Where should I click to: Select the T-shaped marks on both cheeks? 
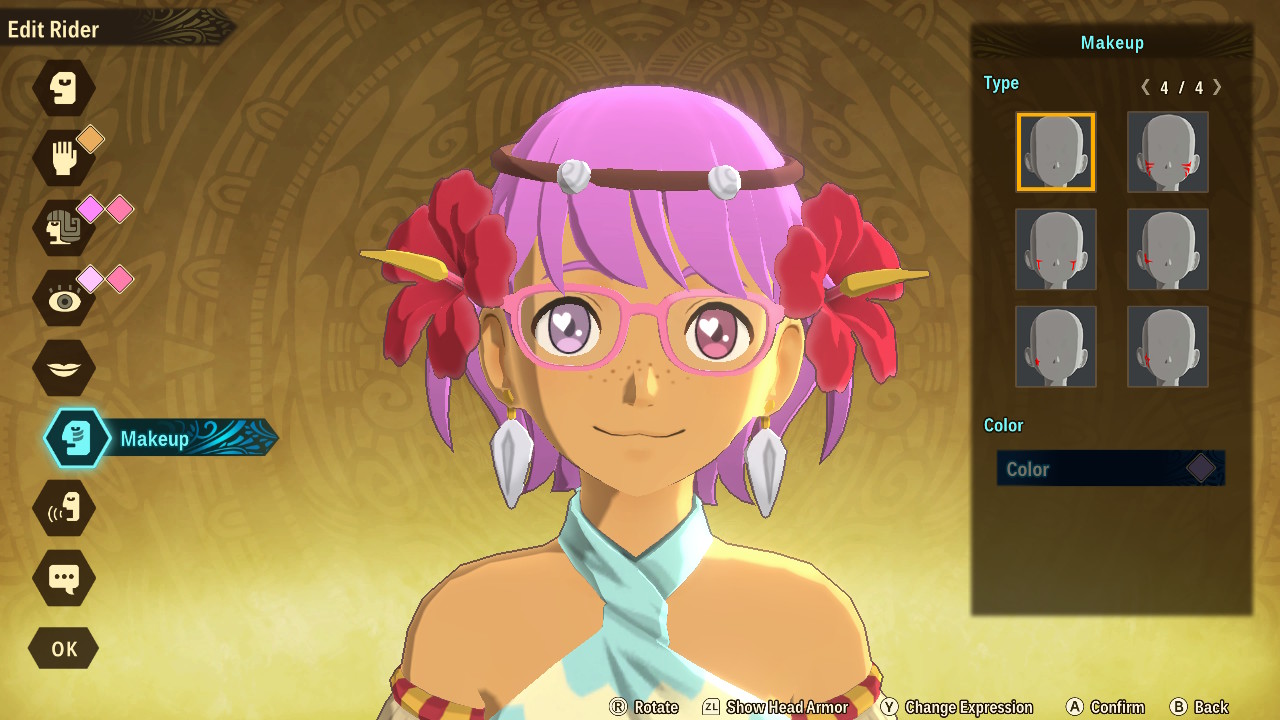(1056, 249)
